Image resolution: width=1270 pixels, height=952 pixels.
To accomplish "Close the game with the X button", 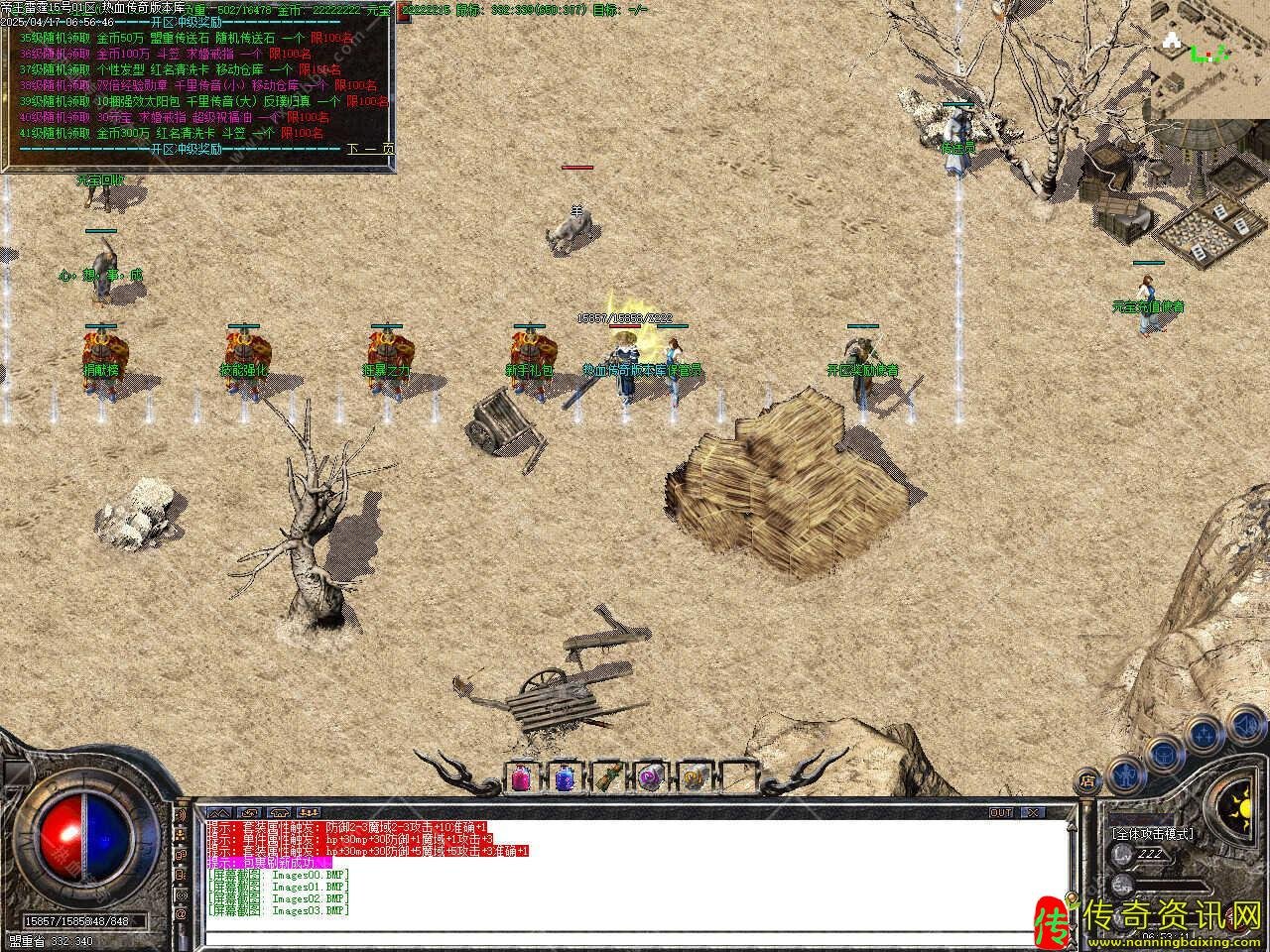I will pyautogui.click(x=1034, y=812).
